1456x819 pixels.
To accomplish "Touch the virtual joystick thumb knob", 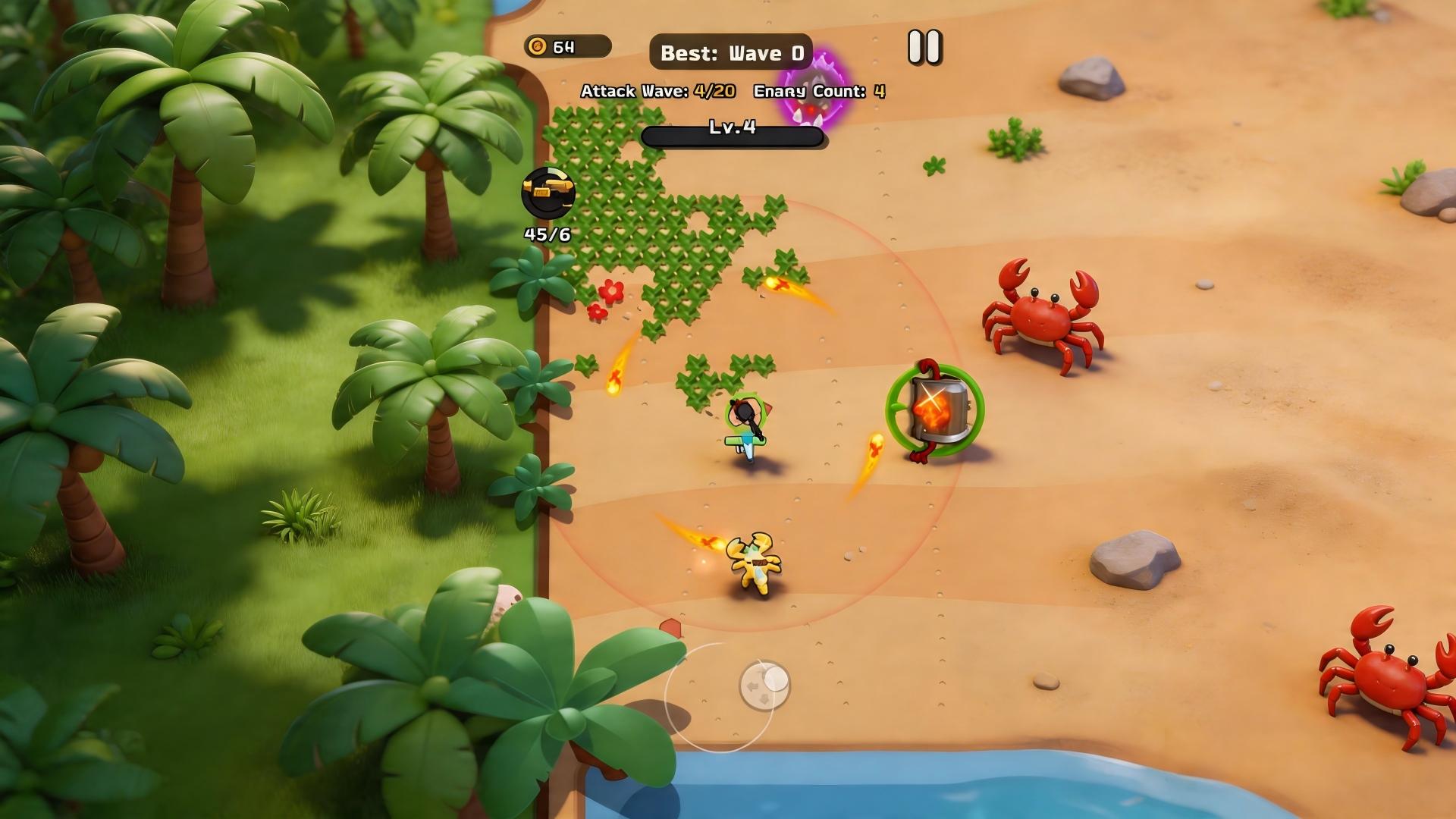I will (764, 685).
